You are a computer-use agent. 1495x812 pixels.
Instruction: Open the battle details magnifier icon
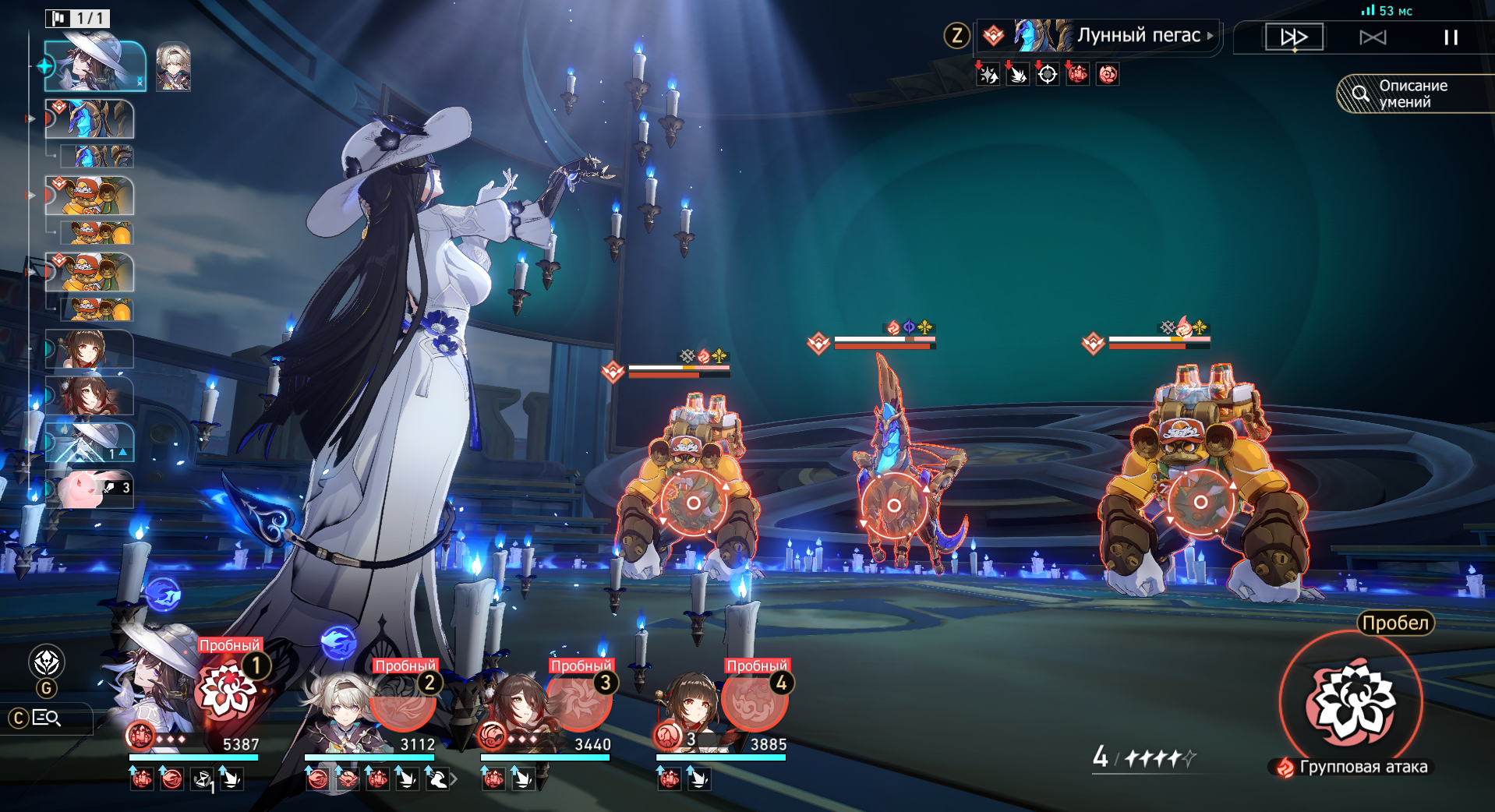(47, 718)
